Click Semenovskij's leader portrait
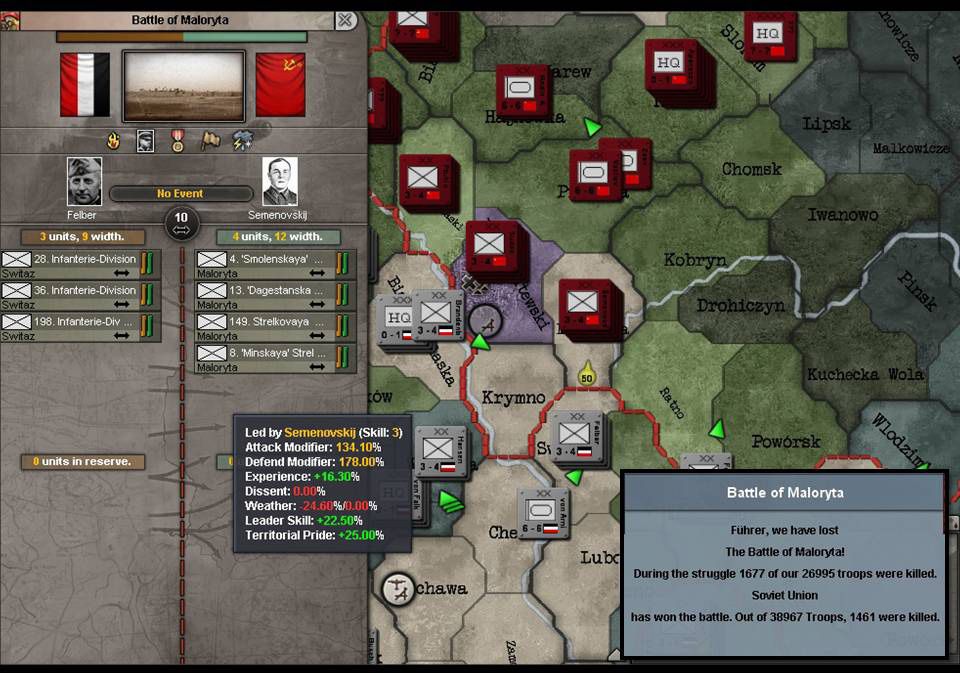 click(279, 180)
